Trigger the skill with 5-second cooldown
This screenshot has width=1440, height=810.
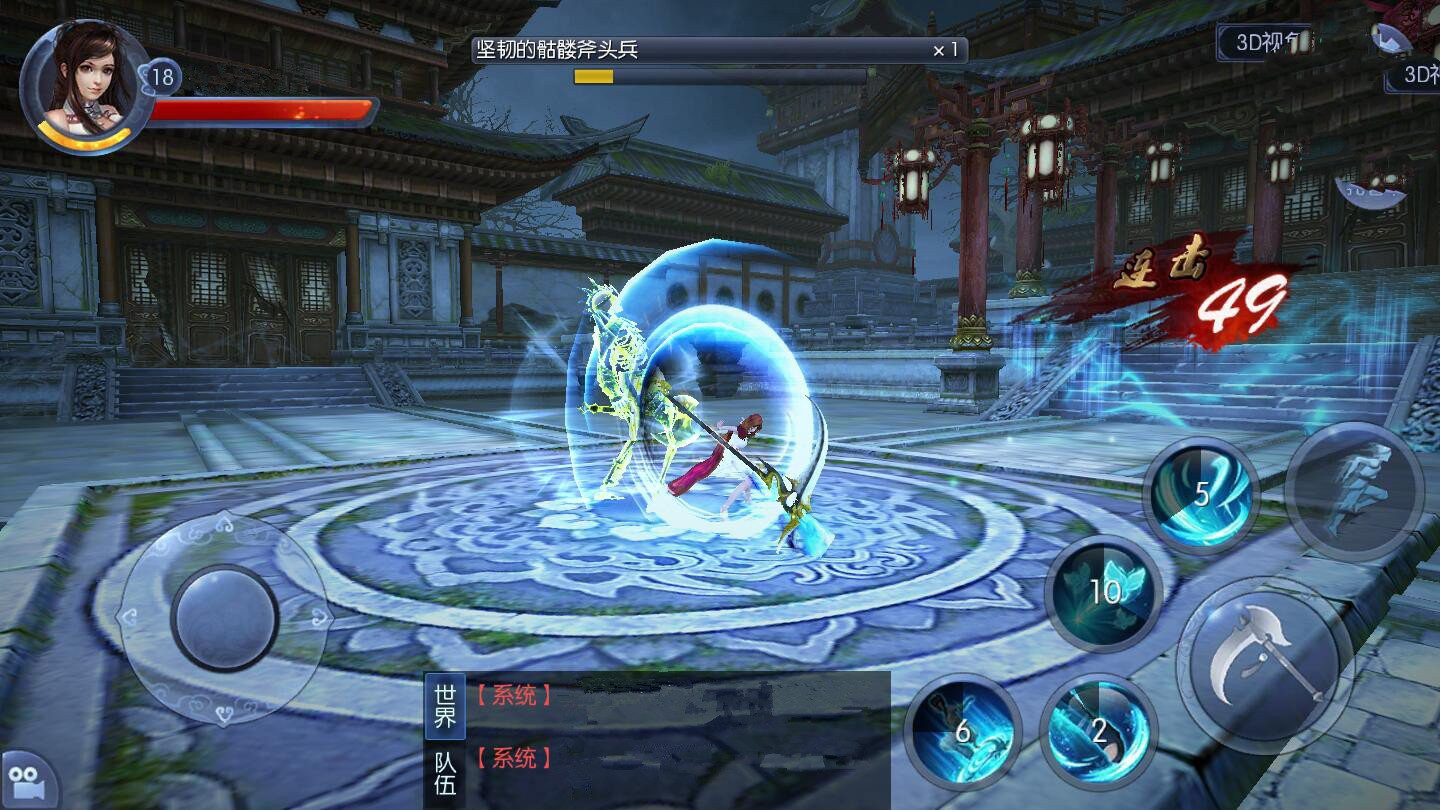(1201, 494)
